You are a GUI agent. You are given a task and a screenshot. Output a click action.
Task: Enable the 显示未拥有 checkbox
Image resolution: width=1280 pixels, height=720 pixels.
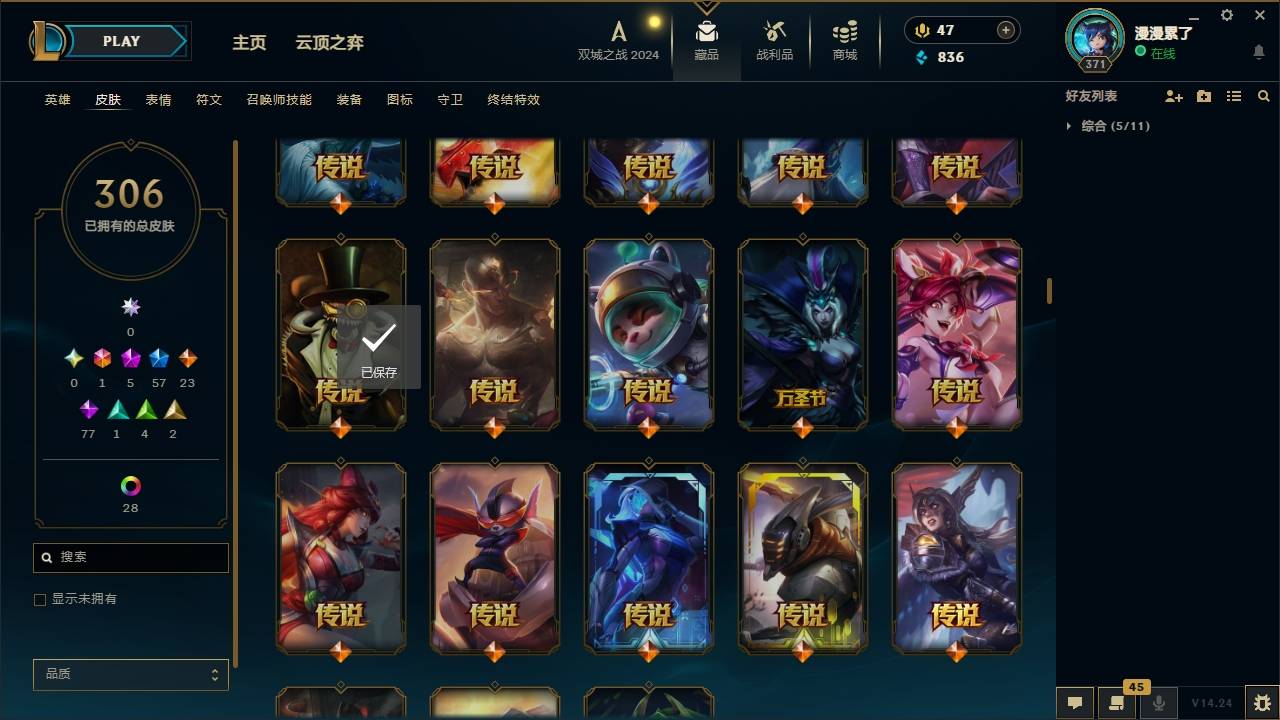click(40, 599)
